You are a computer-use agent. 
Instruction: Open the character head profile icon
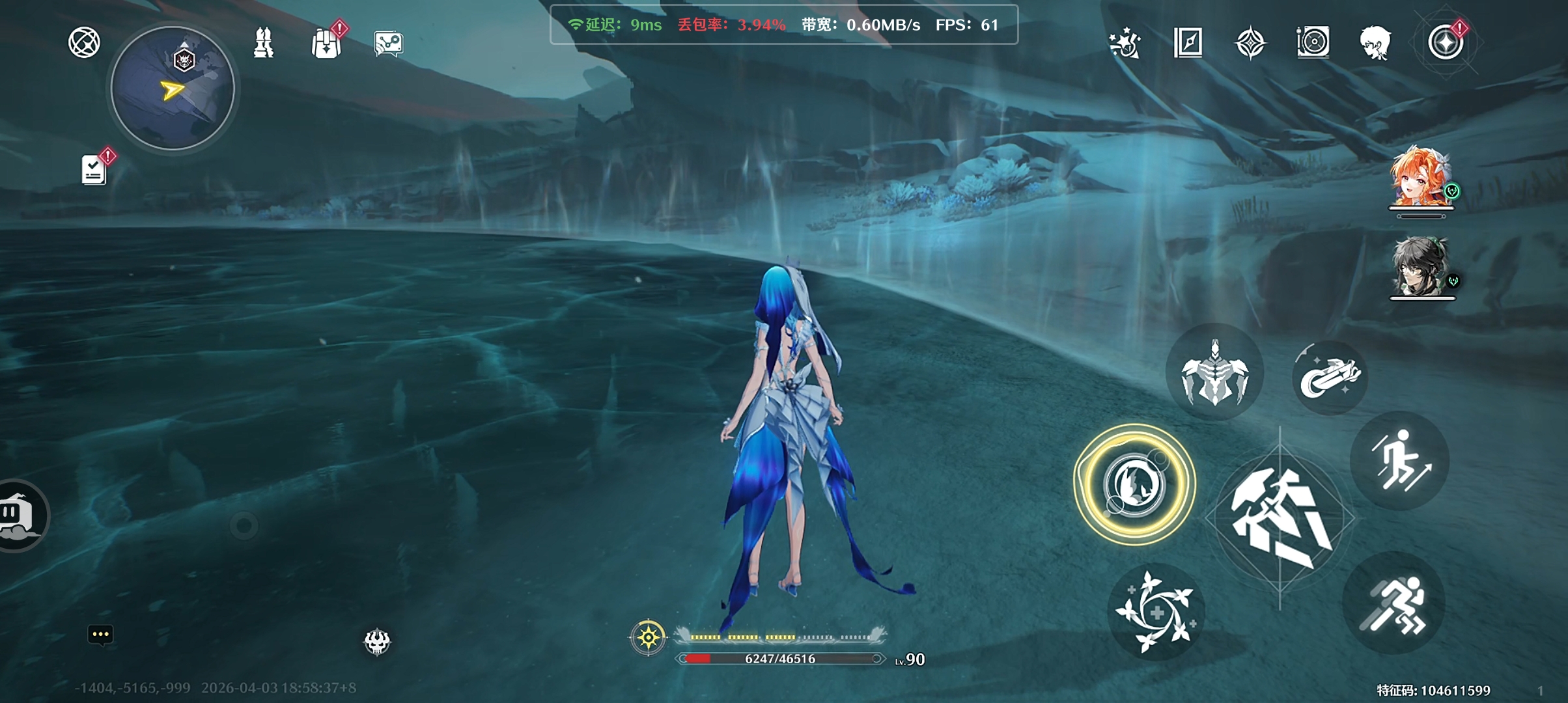coord(1375,44)
